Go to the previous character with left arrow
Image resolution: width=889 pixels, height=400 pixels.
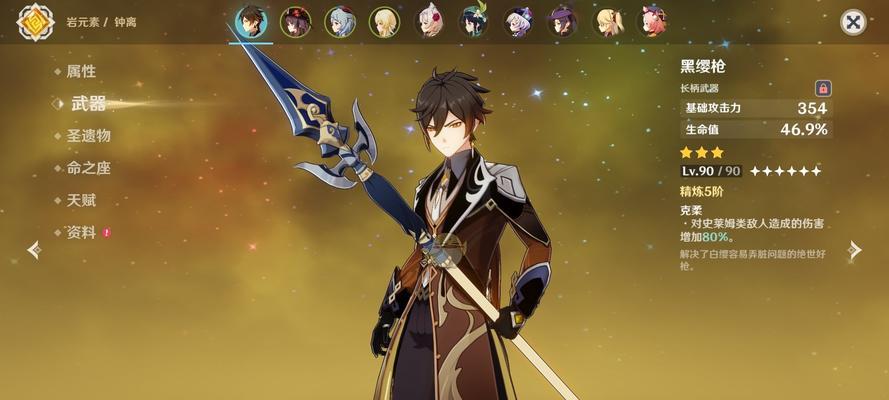click(x=34, y=249)
